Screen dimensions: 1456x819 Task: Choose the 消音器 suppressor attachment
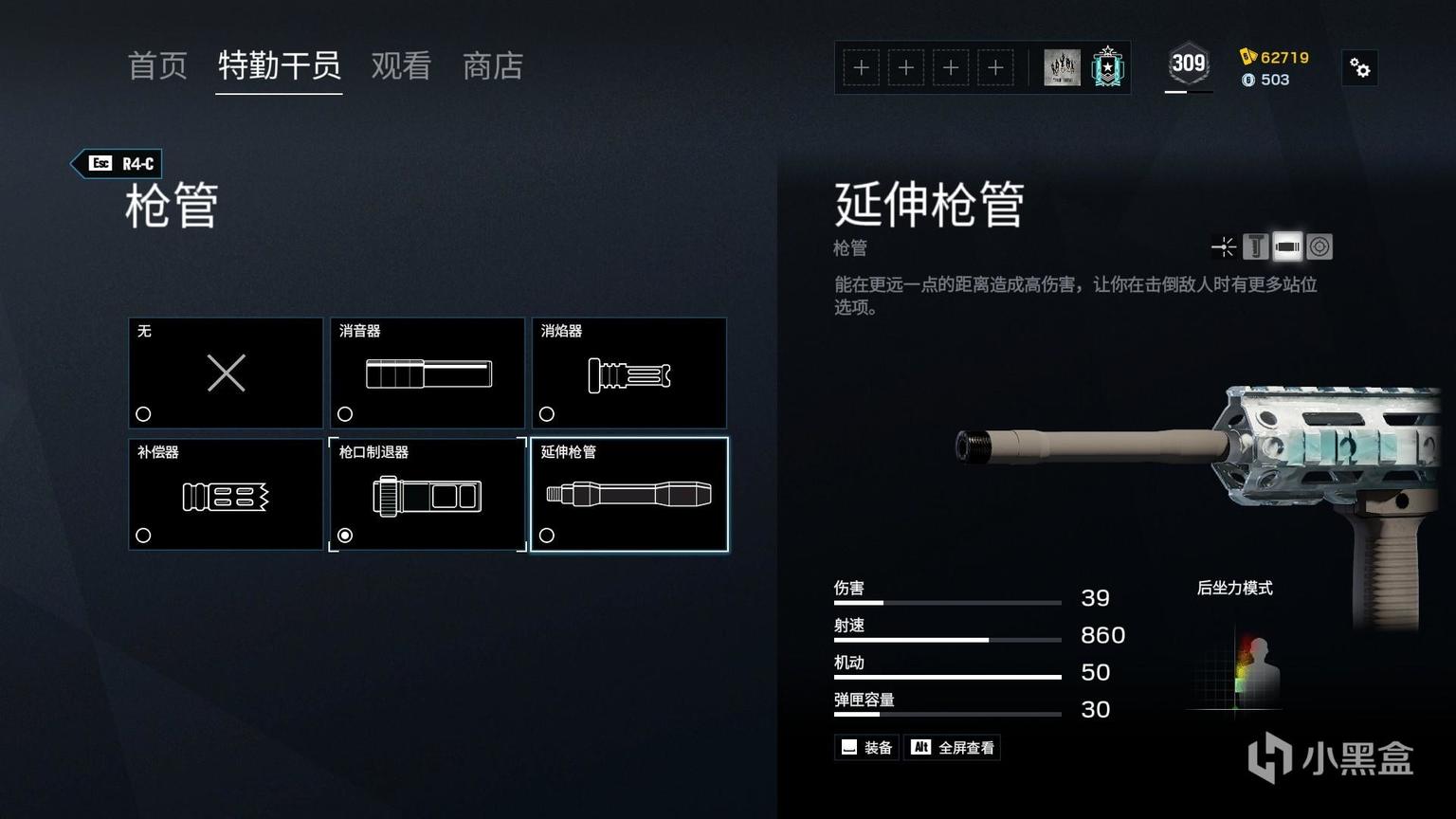point(428,373)
